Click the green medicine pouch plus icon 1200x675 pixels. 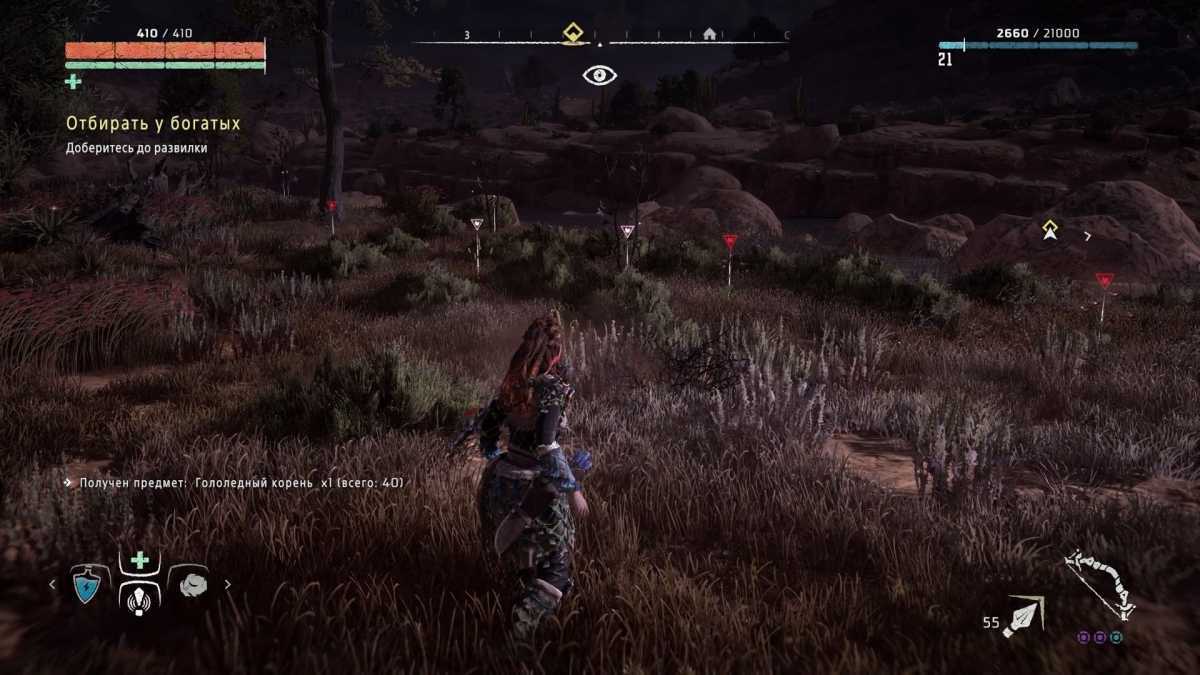pos(73,81)
